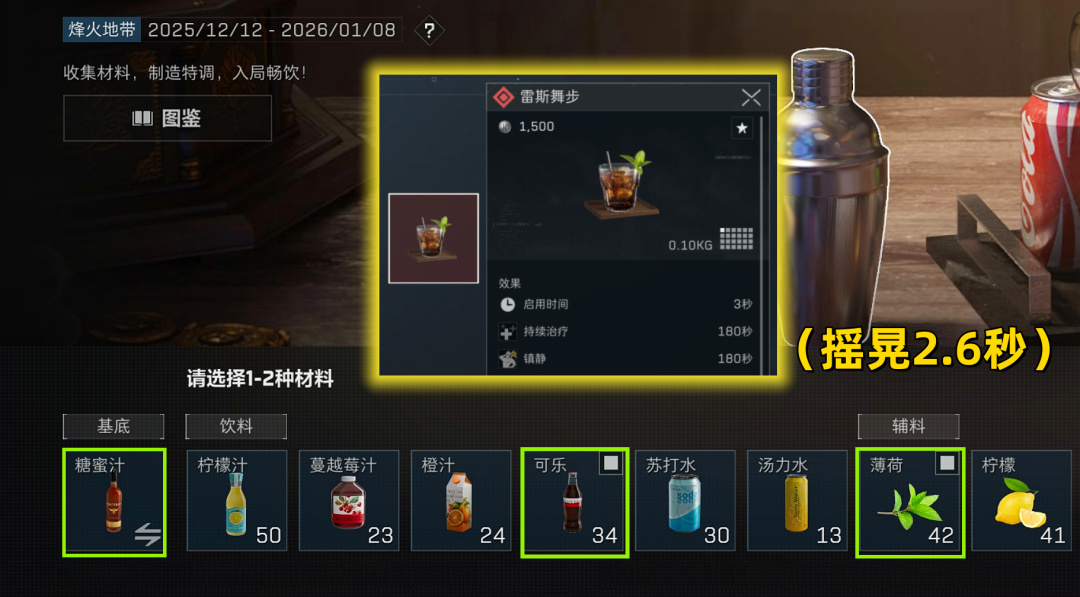Select the 糖蜜汁 base ingredient
Viewport: 1080px width, 597px height.
click(114, 501)
